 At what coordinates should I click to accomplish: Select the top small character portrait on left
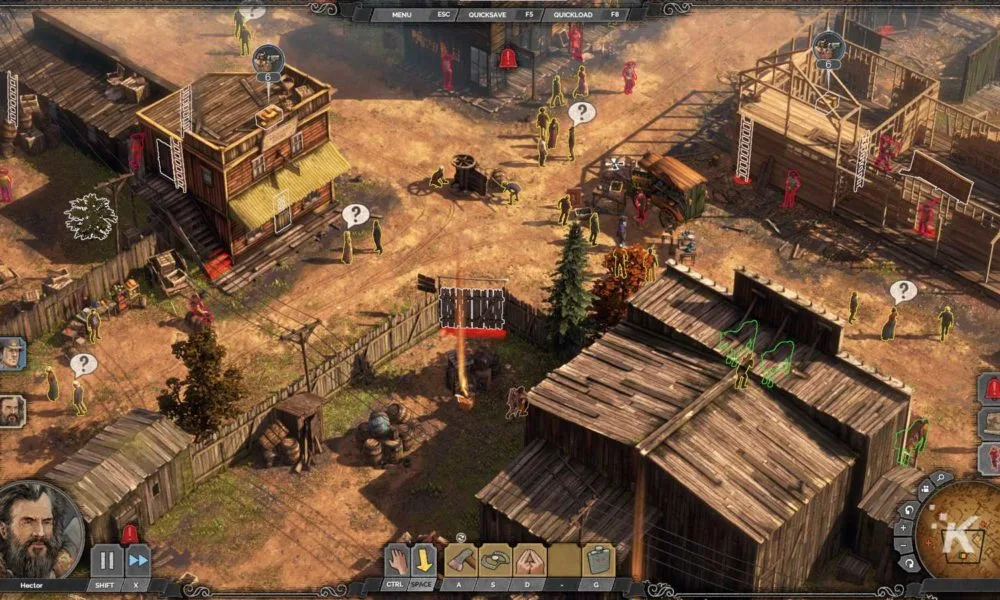click(x=10, y=354)
